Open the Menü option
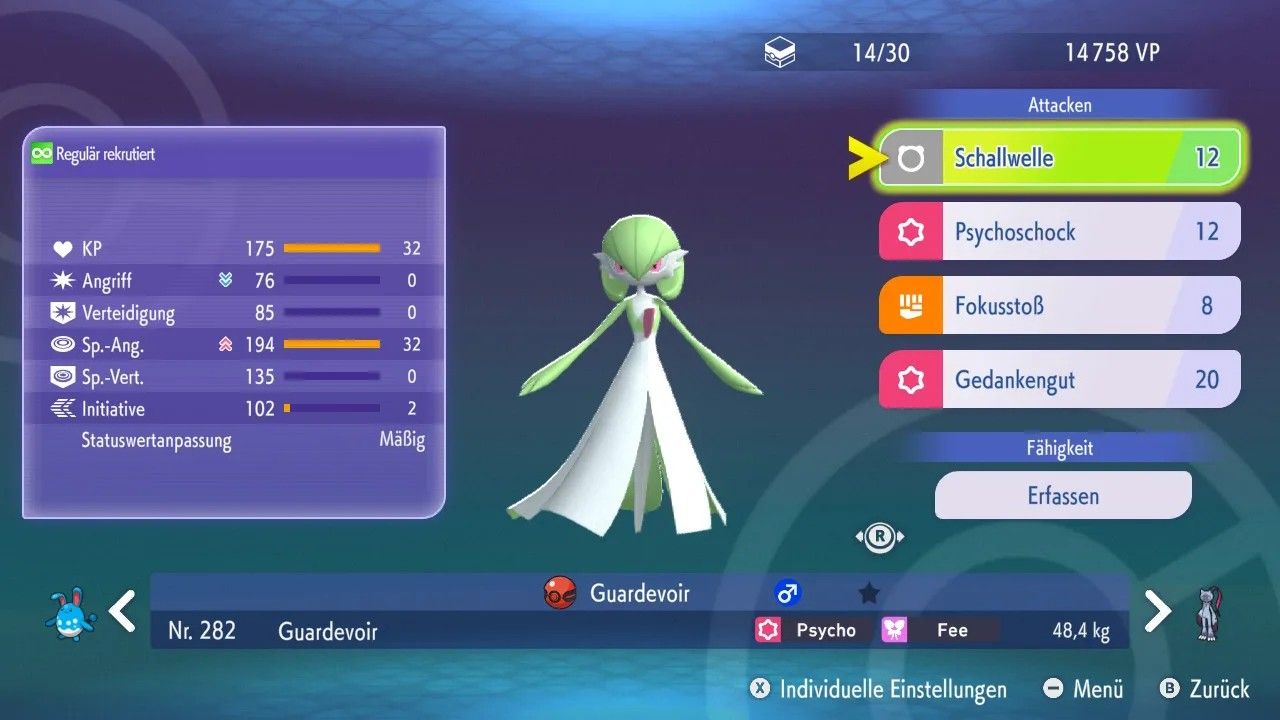 [1084, 689]
